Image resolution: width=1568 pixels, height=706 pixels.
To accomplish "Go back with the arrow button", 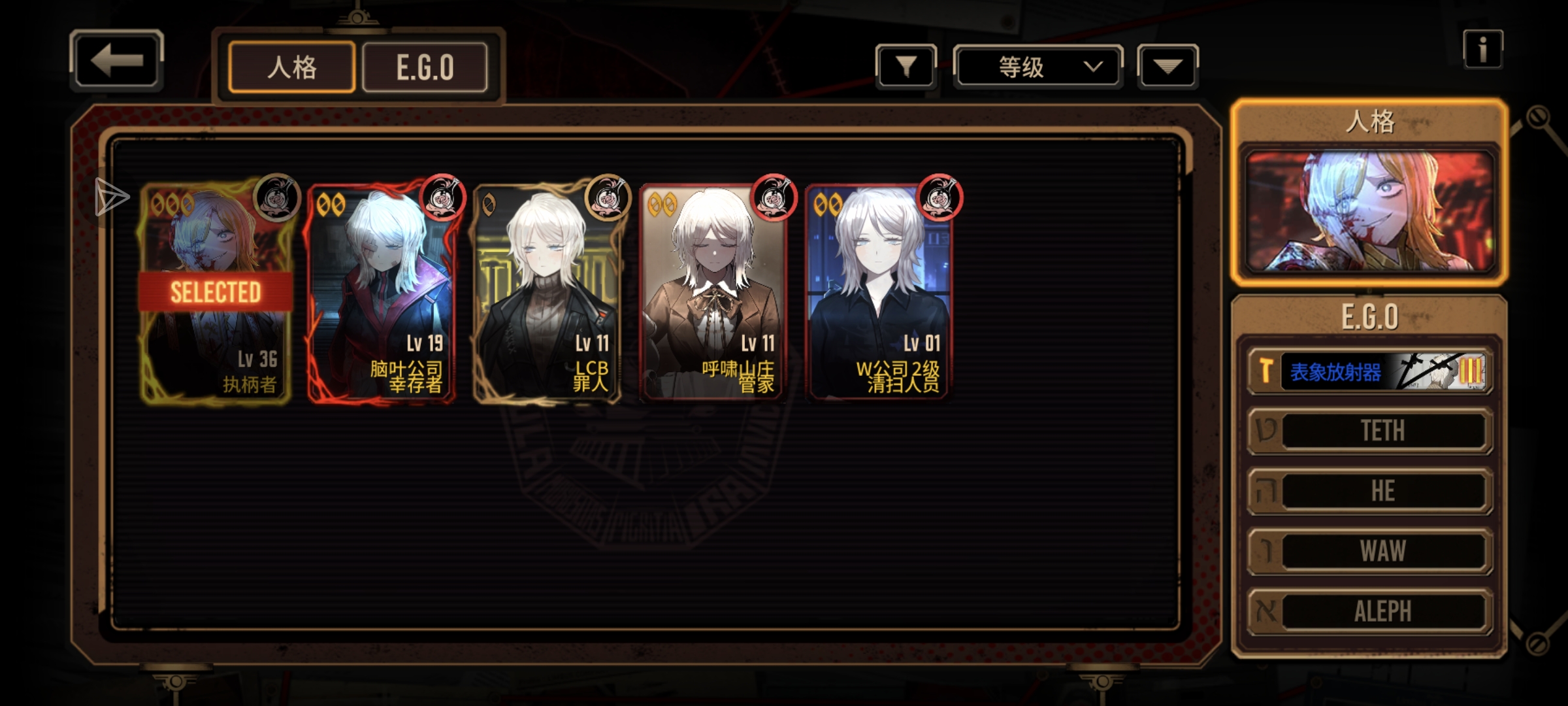I will 116,60.
